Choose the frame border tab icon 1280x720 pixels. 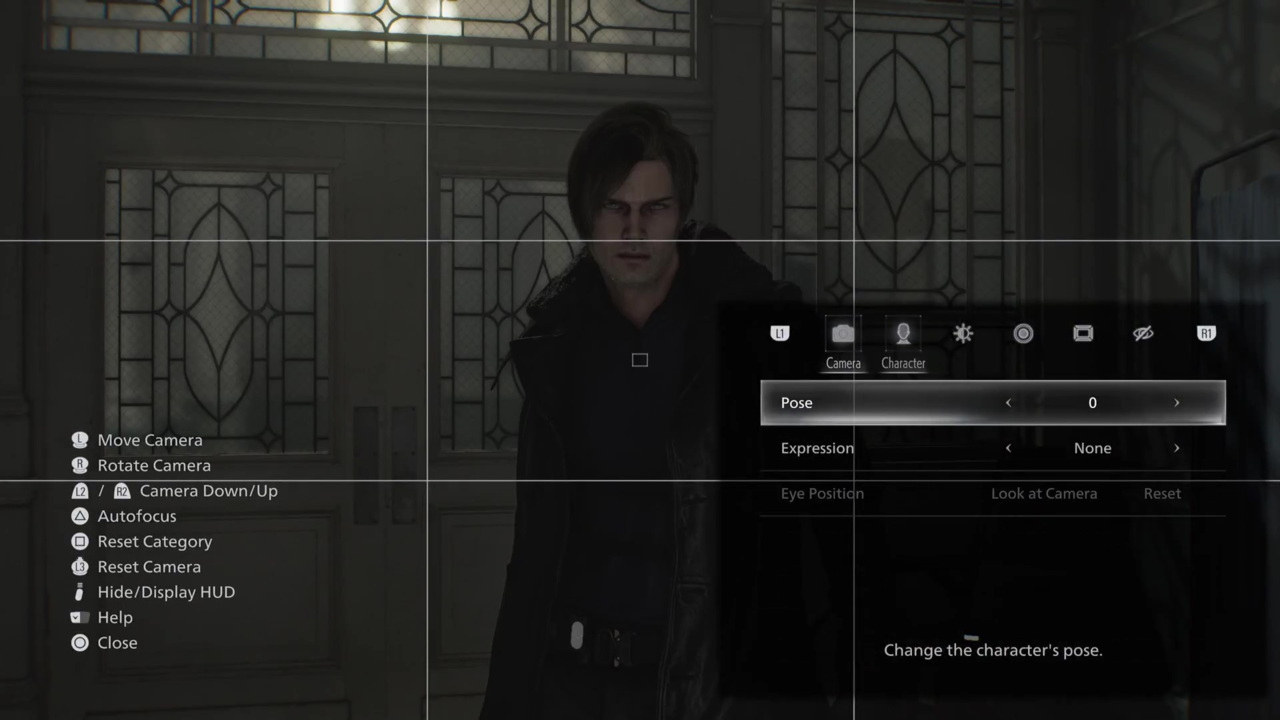1083,334
